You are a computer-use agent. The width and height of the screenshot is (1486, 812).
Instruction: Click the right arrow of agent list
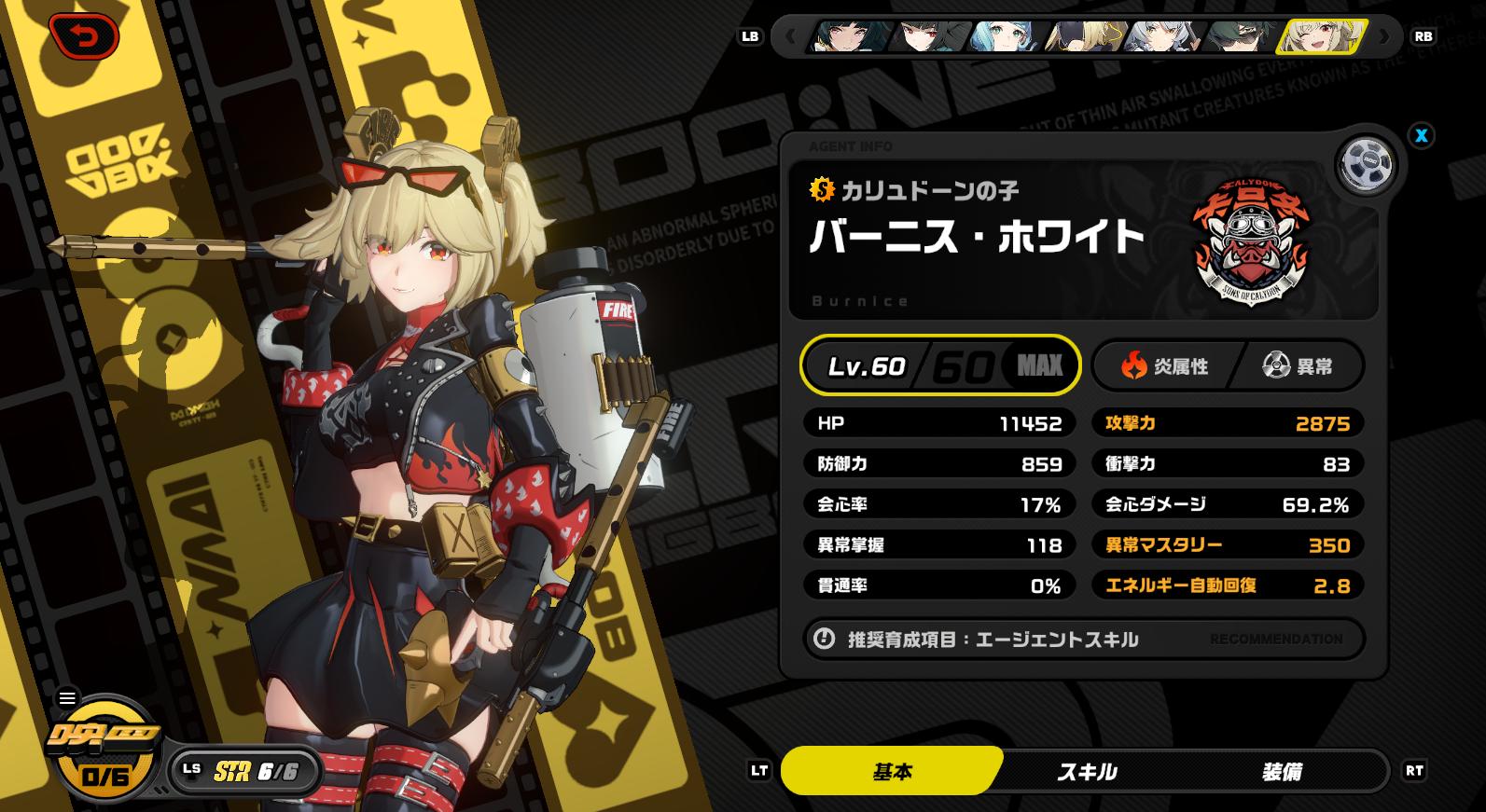pos(1384,37)
